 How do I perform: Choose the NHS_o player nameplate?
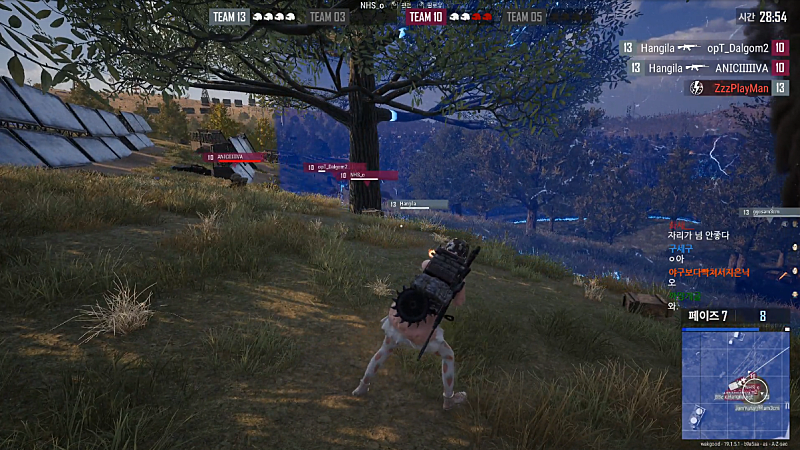[x=367, y=175]
